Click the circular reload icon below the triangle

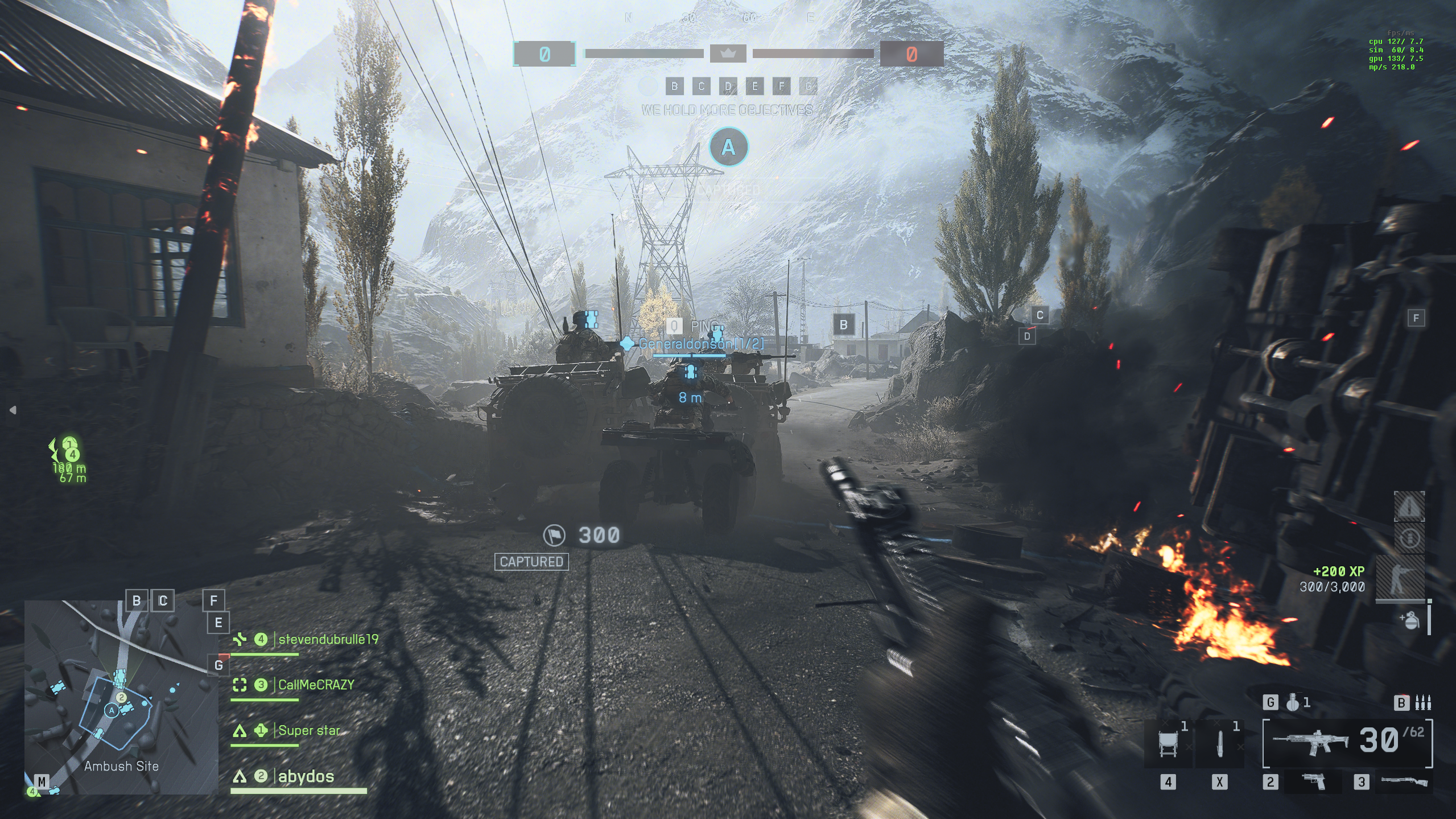[1409, 538]
